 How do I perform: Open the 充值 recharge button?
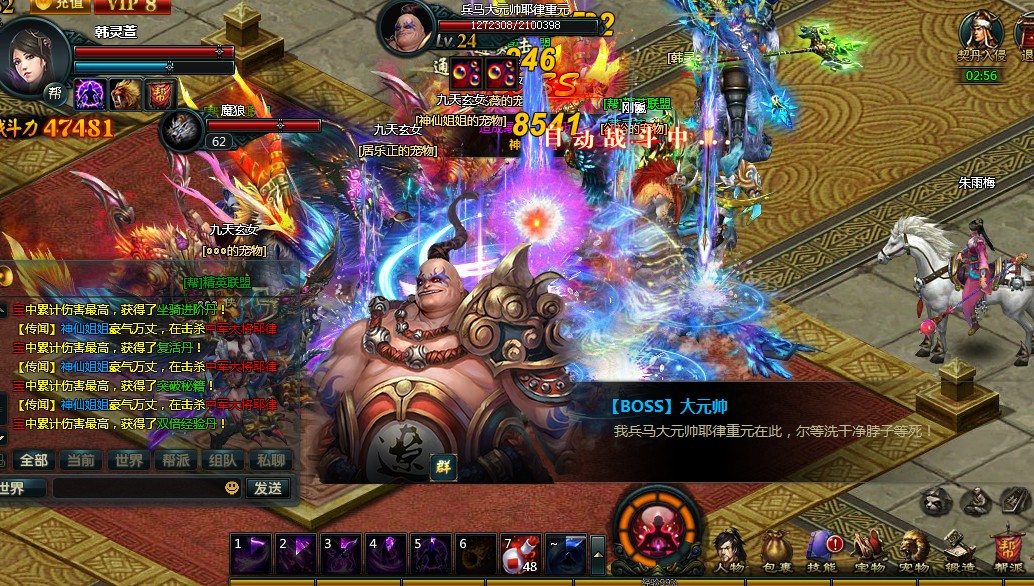pos(60,5)
